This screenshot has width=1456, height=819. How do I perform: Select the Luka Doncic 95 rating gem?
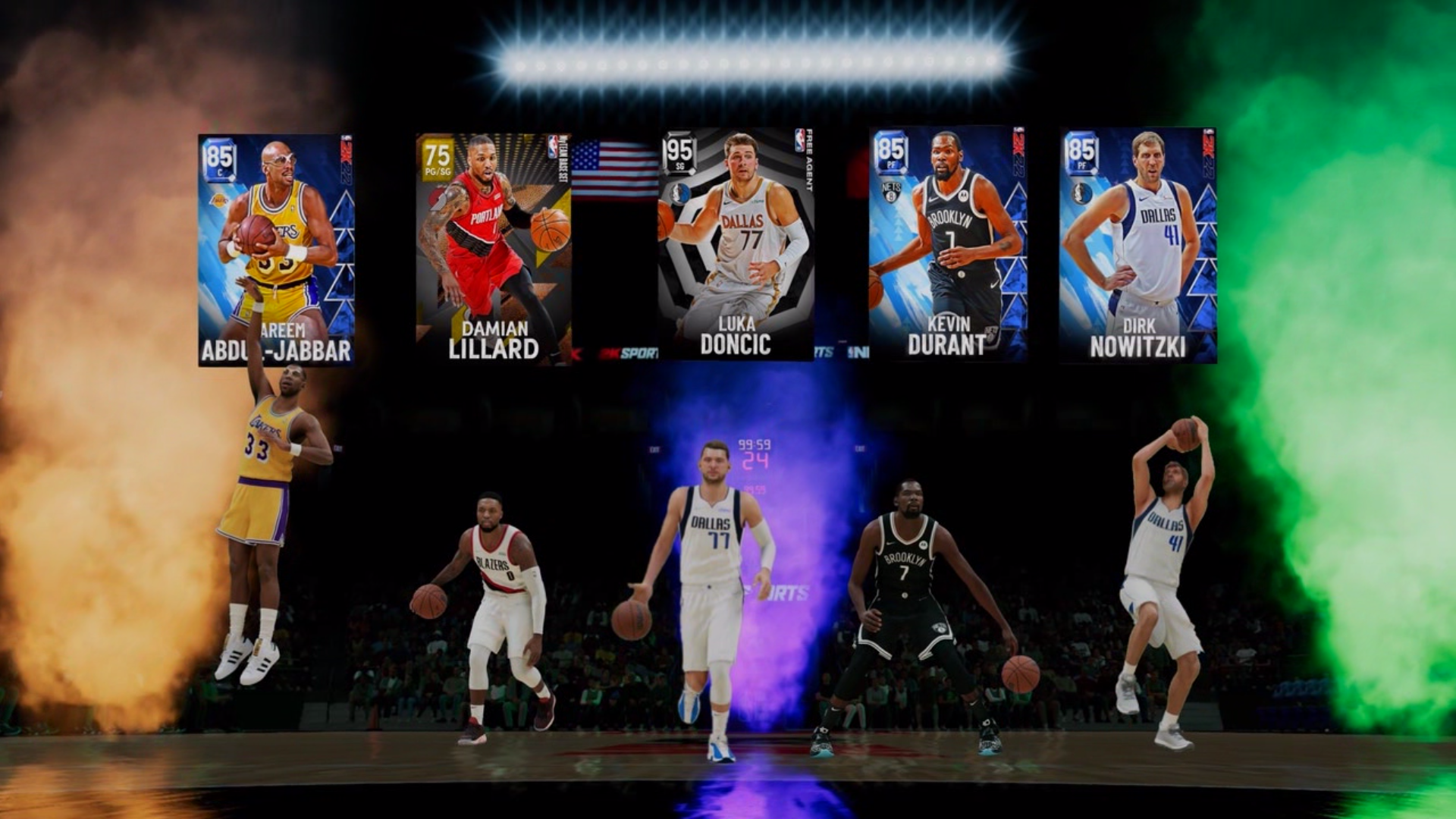click(x=678, y=151)
